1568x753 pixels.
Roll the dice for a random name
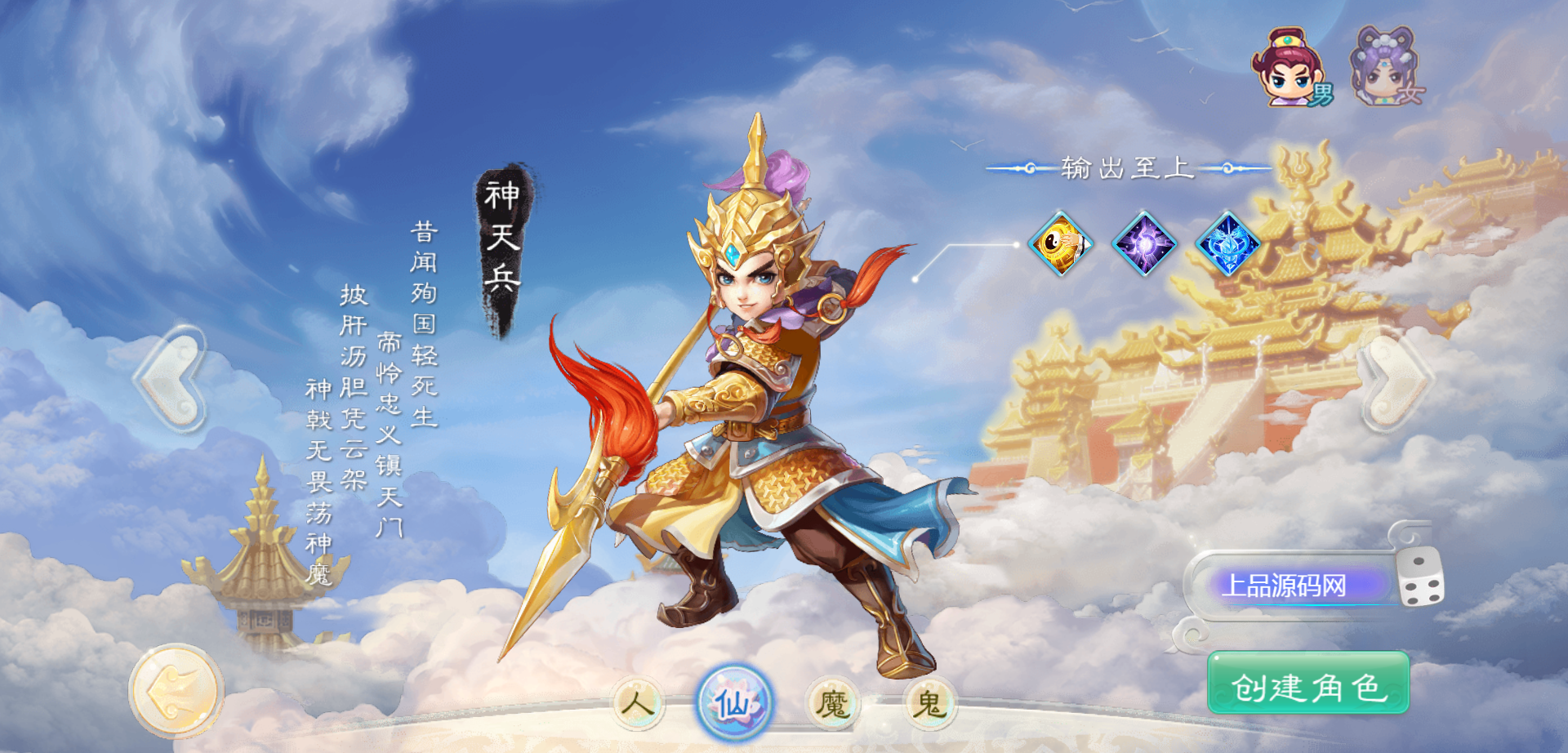point(1420,578)
